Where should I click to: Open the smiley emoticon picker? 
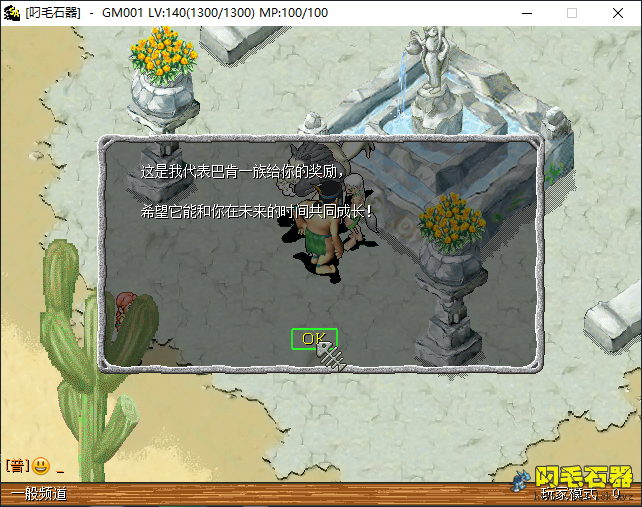pyautogui.click(x=41, y=466)
